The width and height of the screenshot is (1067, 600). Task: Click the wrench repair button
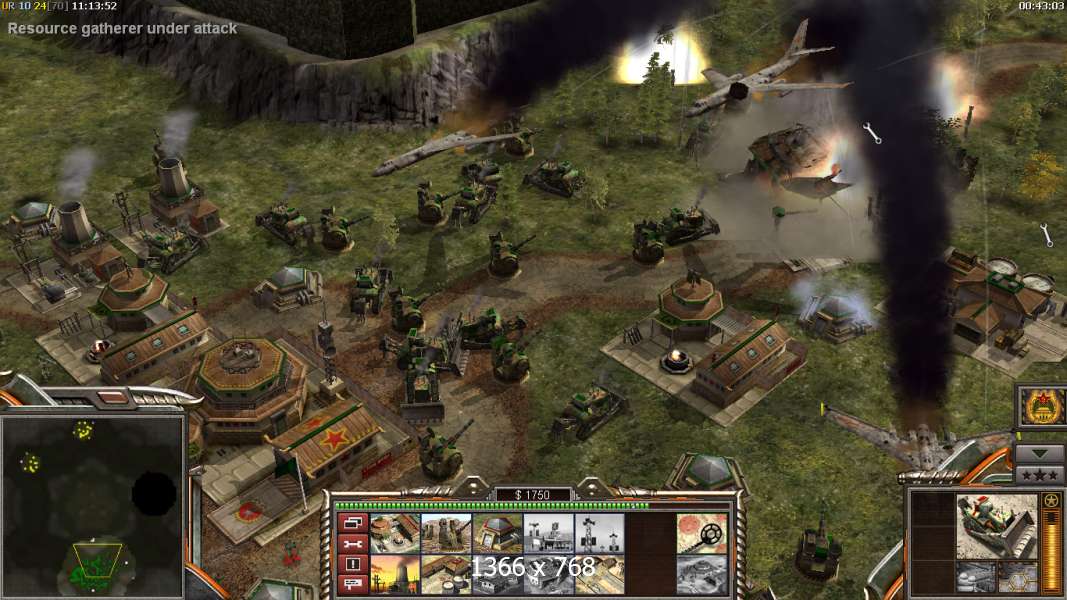tap(351, 543)
